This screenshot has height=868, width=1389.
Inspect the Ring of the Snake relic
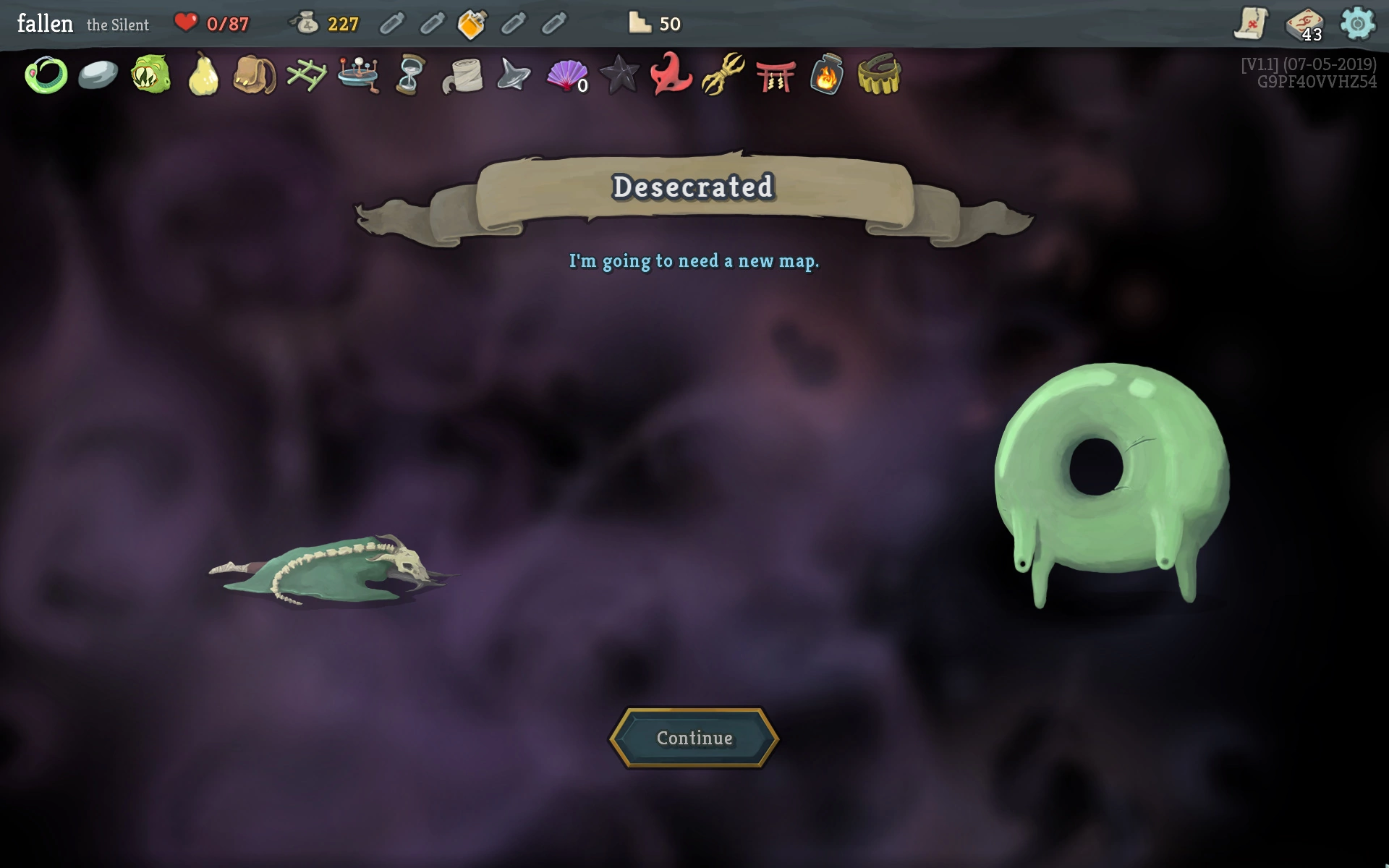[46, 75]
